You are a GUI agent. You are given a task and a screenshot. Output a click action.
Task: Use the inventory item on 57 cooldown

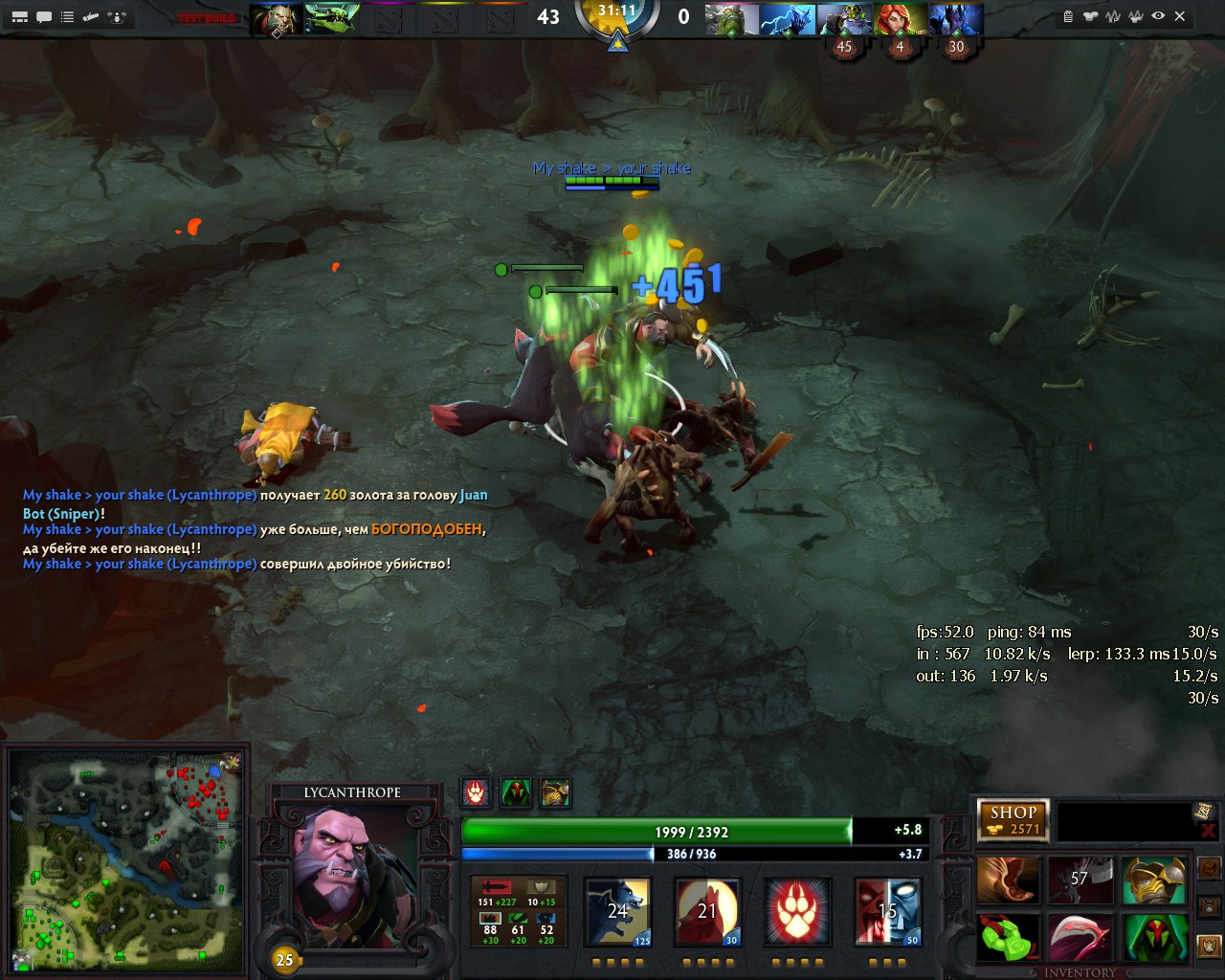pos(1080,880)
